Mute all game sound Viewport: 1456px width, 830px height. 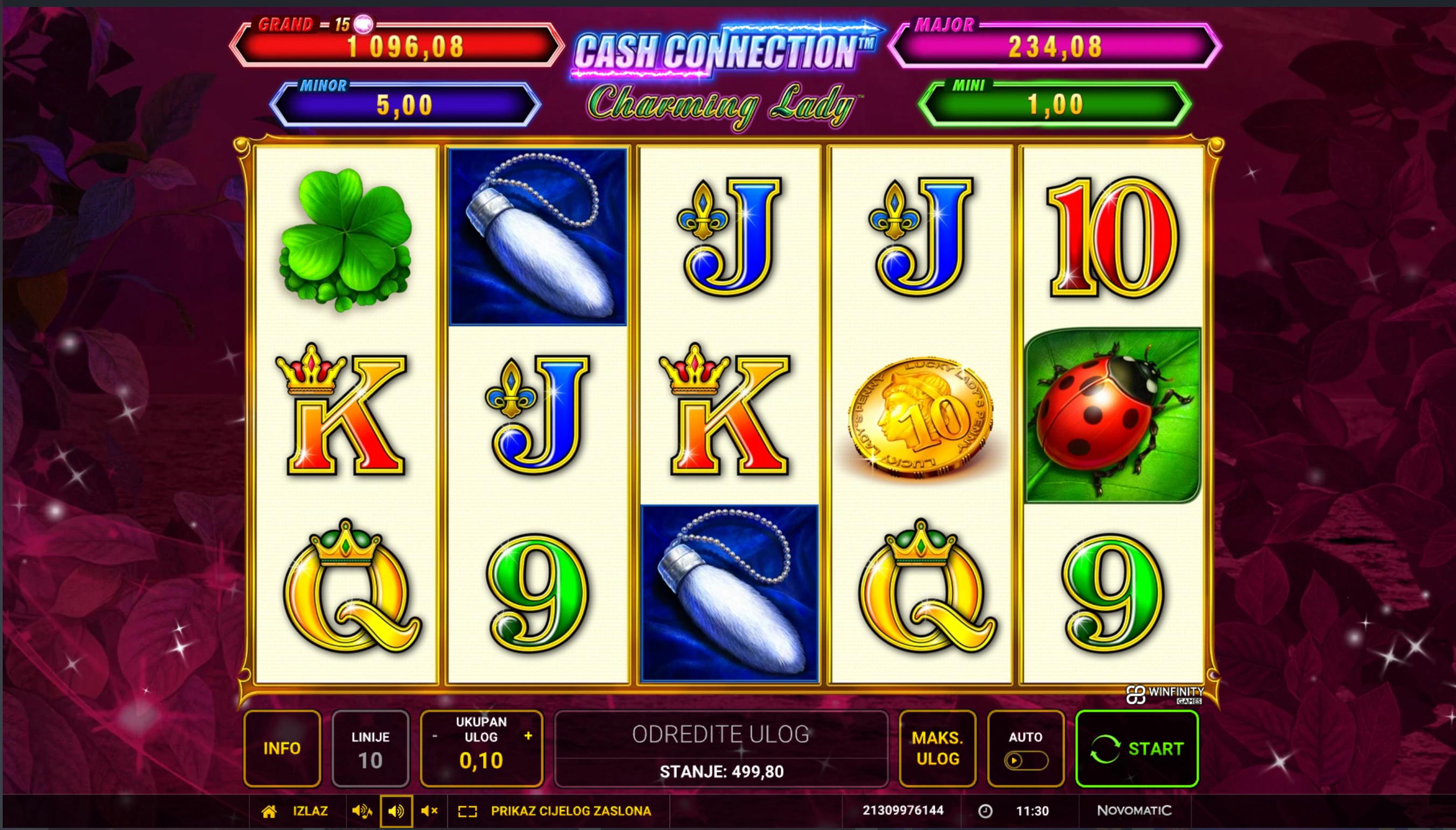(x=429, y=811)
